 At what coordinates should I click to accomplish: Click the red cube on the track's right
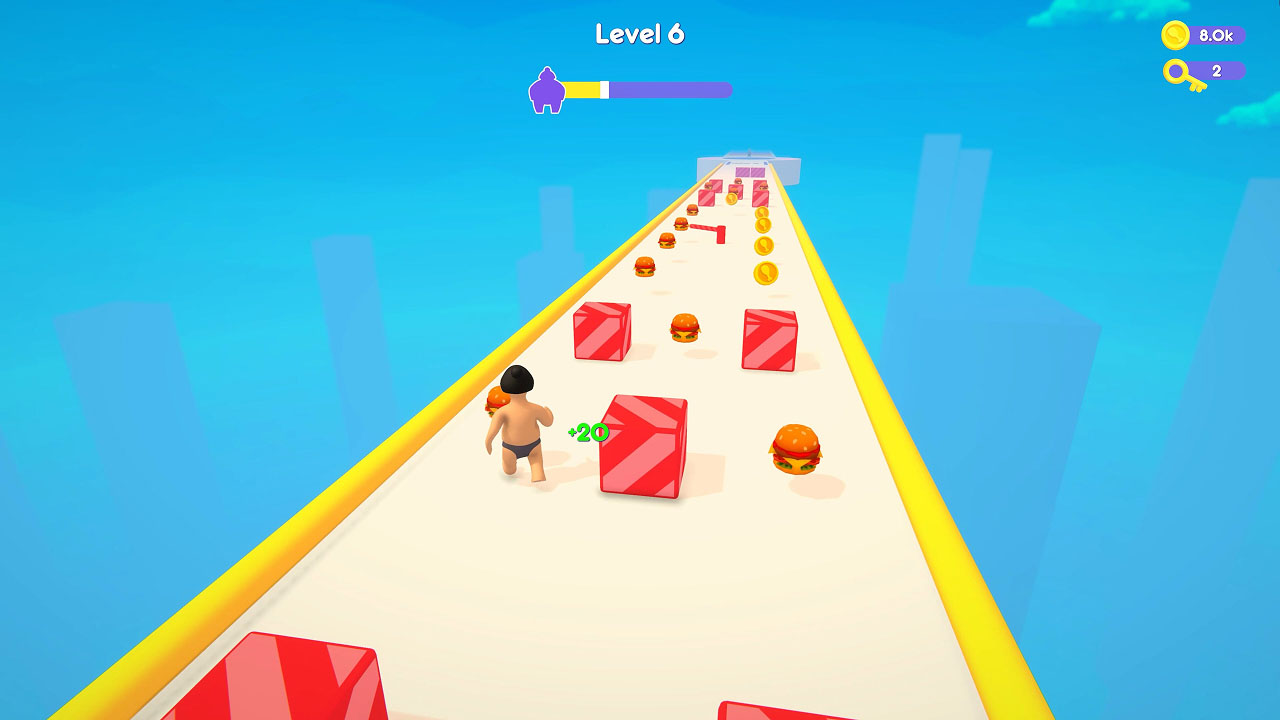pos(770,340)
